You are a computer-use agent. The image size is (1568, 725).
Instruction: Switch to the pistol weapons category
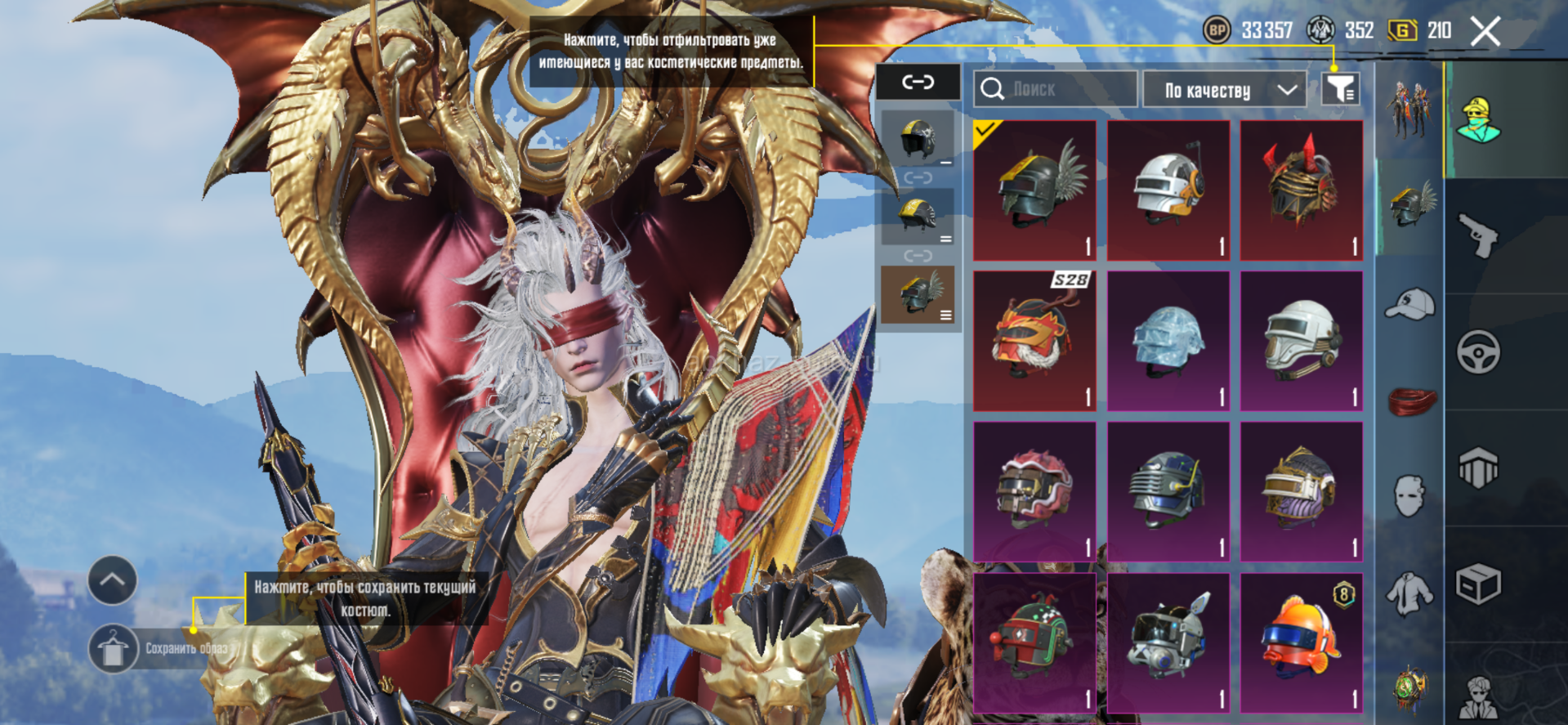[x=1479, y=236]
